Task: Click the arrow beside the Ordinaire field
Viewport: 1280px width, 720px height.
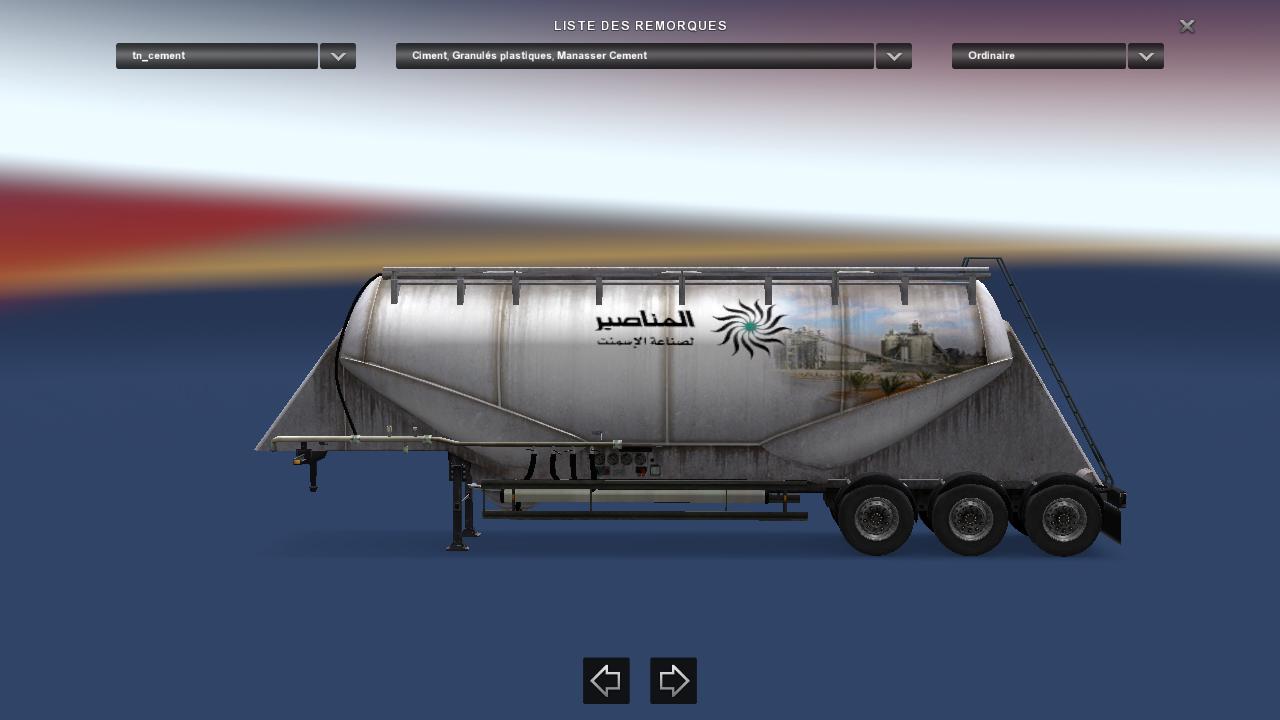Action: tap(1146, 57)
